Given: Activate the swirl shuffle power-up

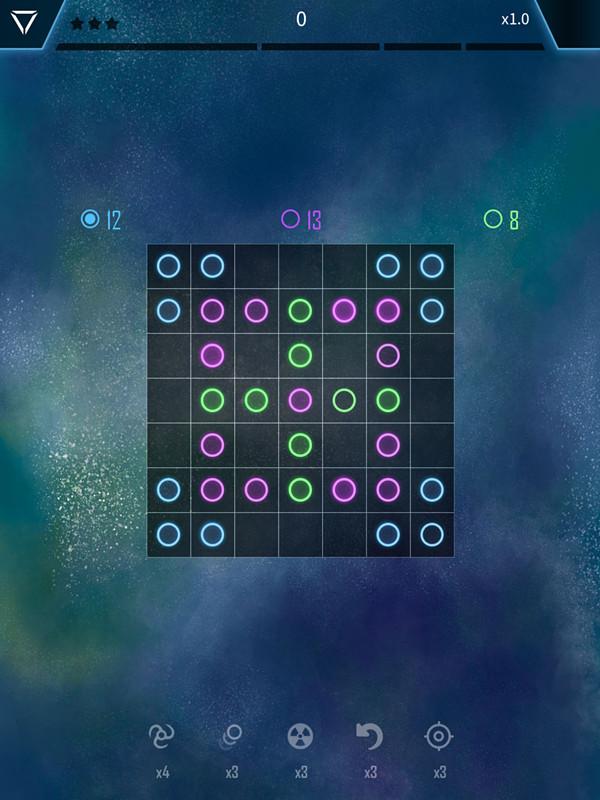Looking at the screenshot, I should (x=162, y=737).
